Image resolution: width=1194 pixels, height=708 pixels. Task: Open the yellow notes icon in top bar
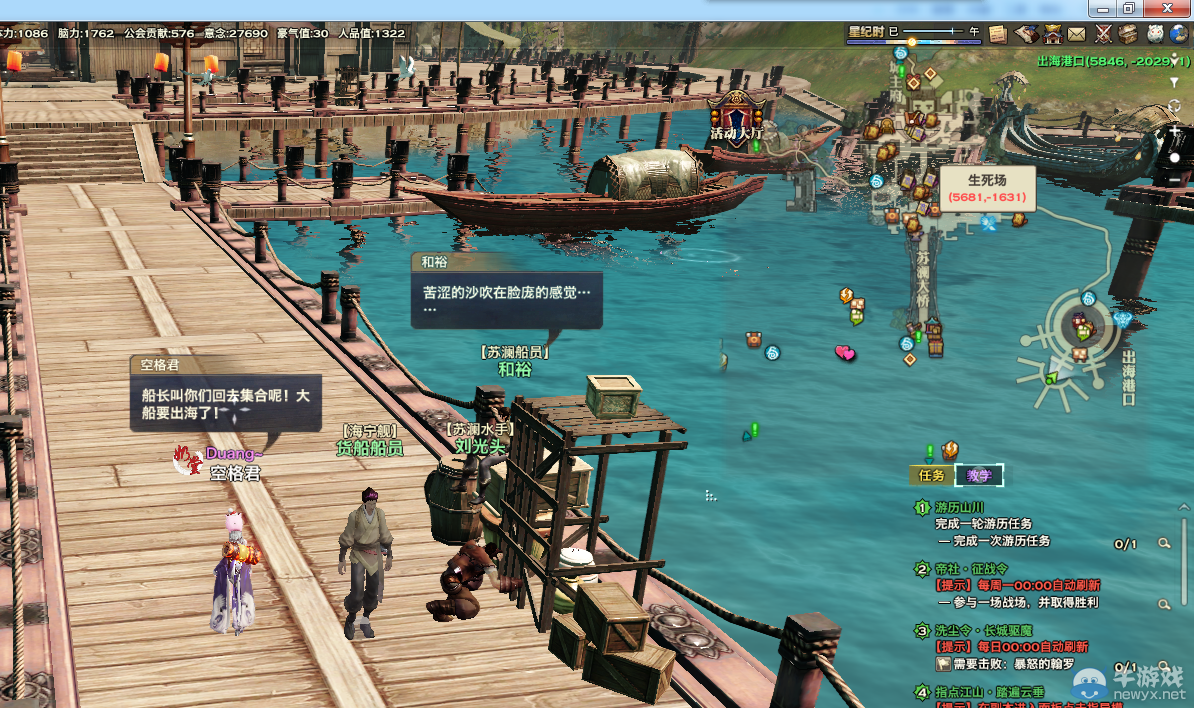click(x=998, y=34)
